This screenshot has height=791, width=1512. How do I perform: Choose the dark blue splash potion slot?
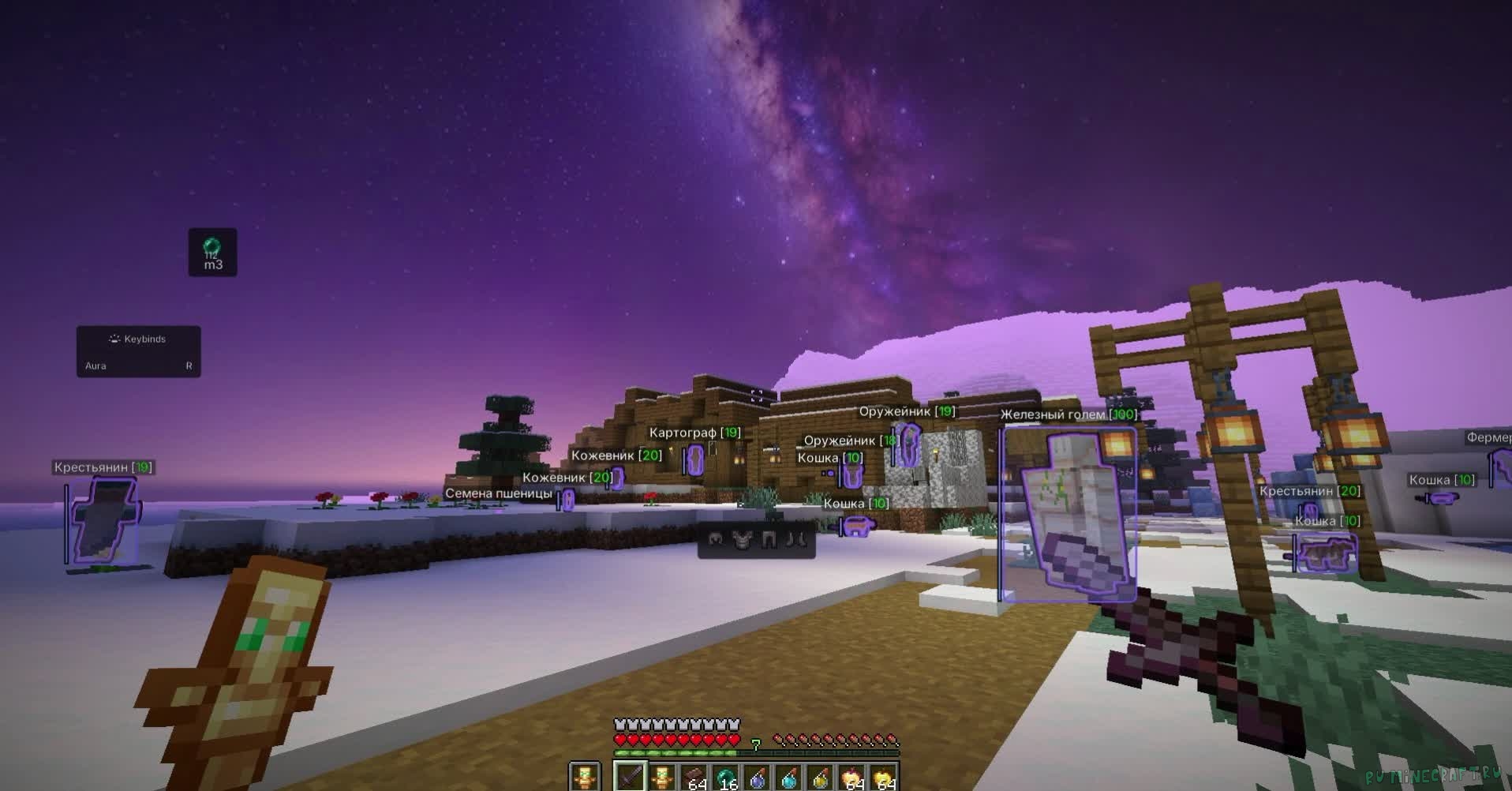[758, 778]
